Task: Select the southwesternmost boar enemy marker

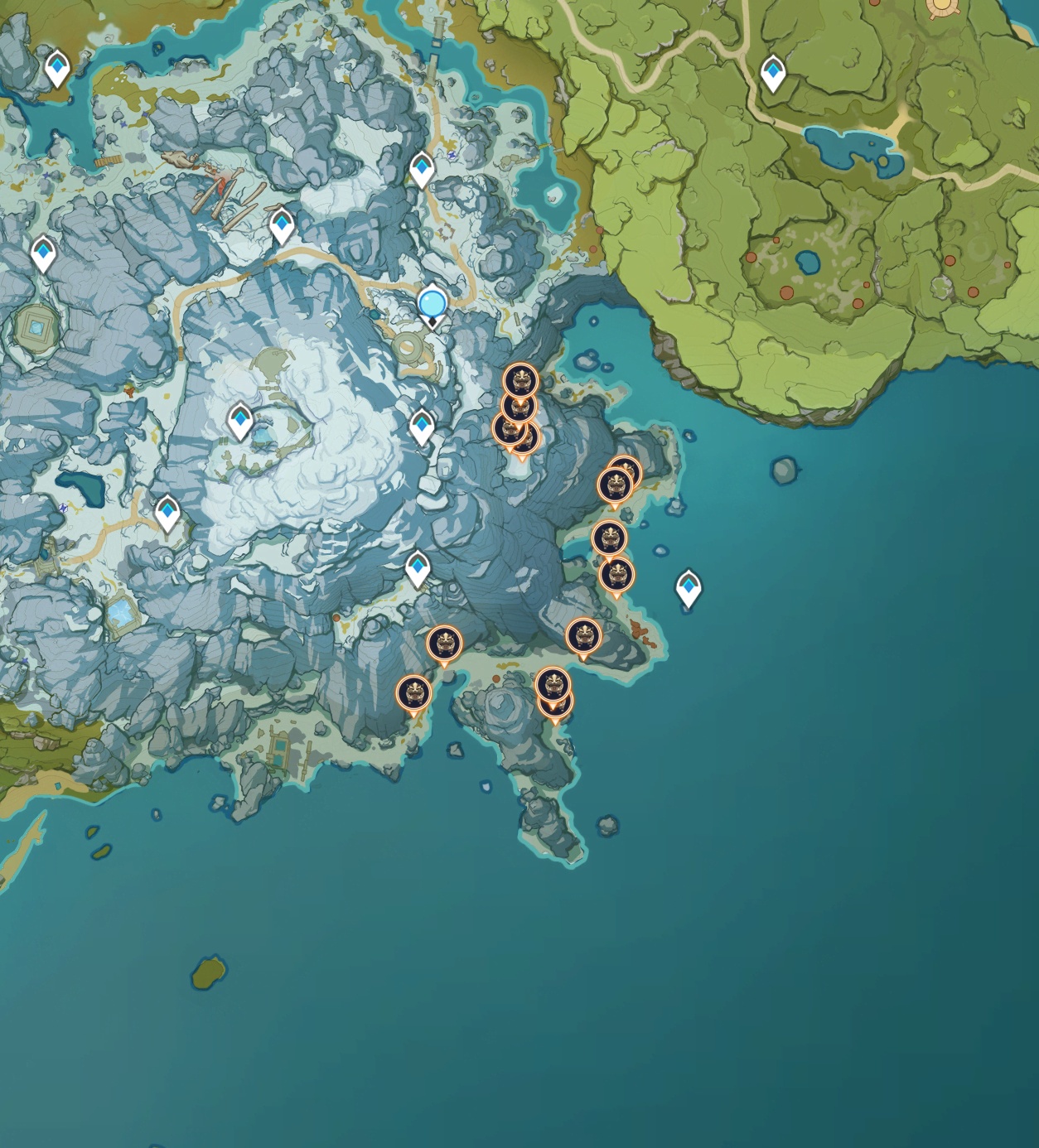Action: pyautogui.click(x=413, y=693)
